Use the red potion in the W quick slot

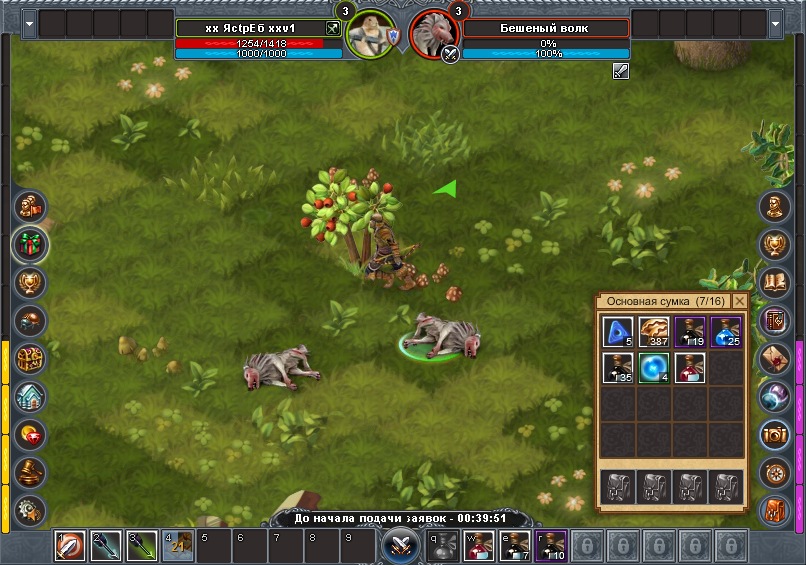477,546
